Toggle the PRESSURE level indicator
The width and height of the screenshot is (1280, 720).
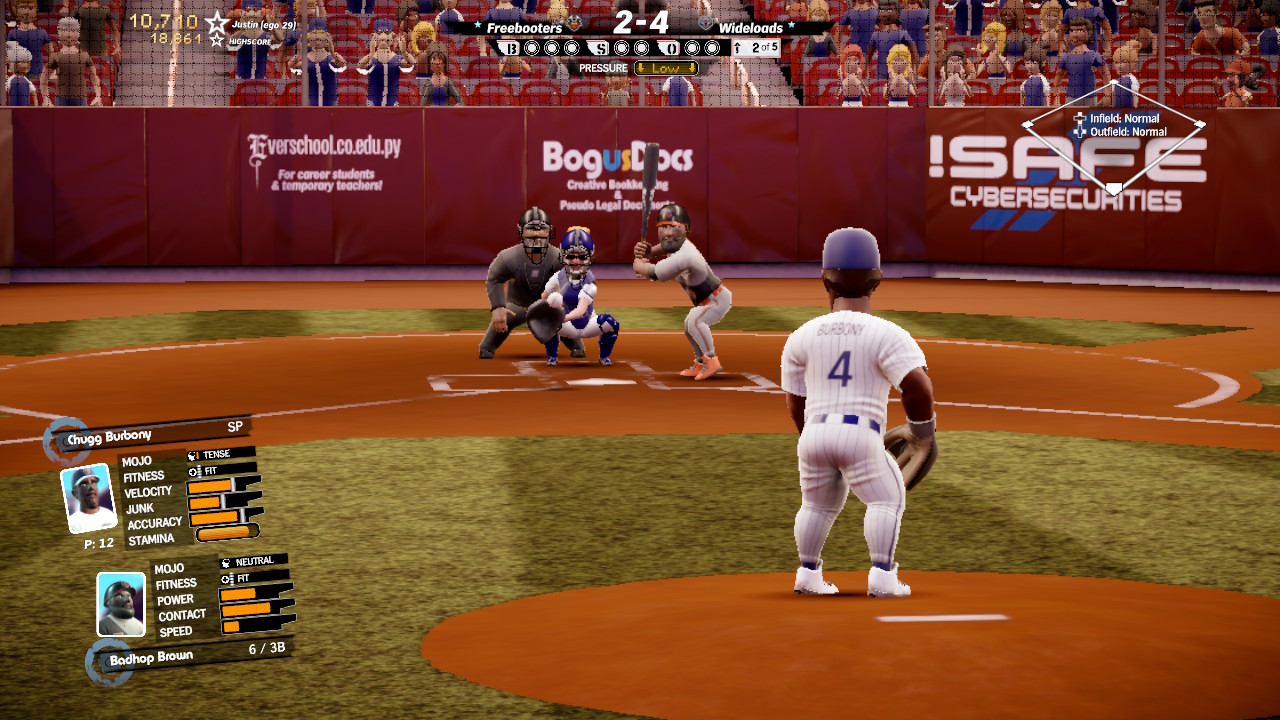click(601, 67)
